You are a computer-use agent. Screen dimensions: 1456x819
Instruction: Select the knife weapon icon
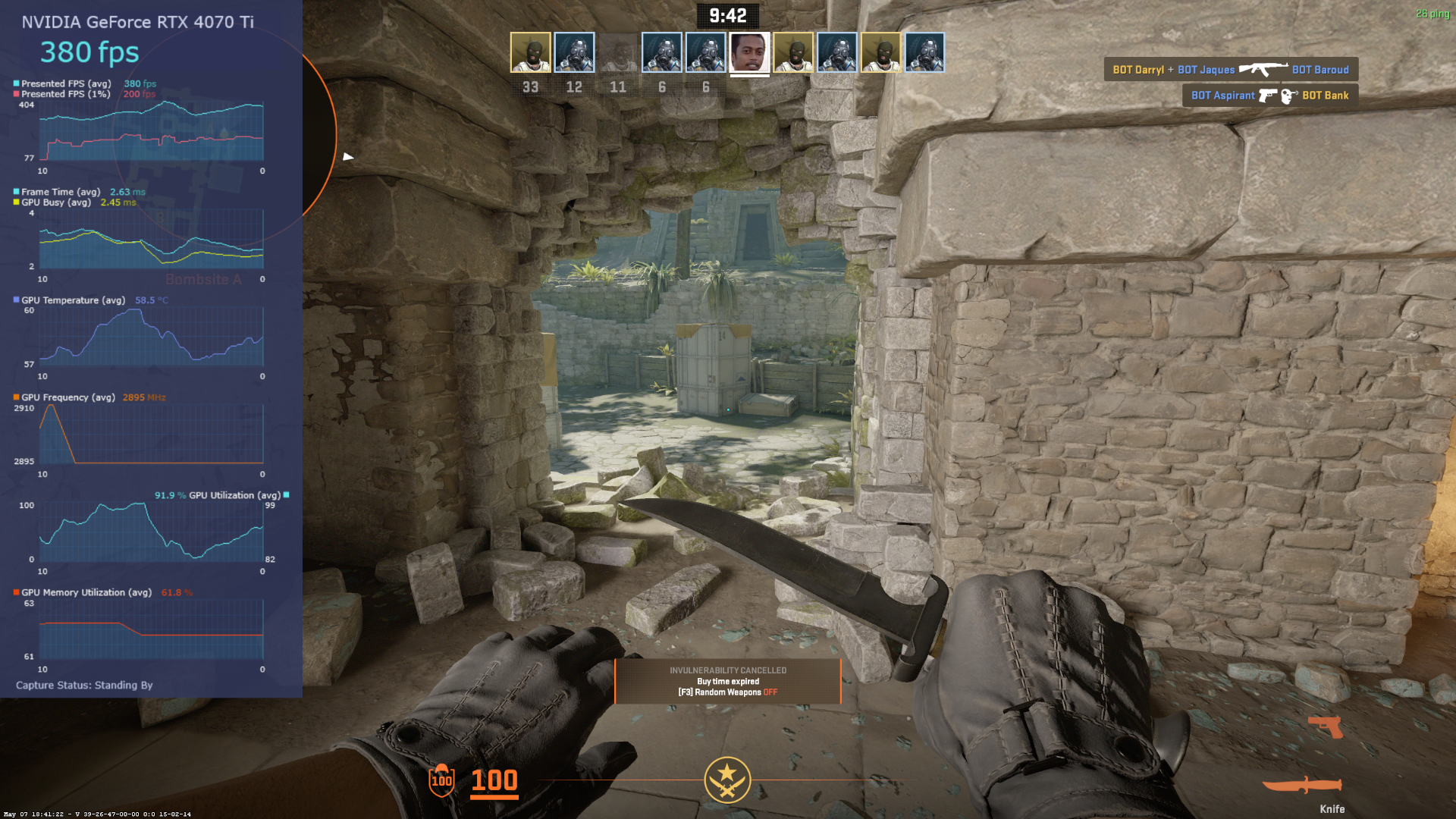click(x=1301, y=785)
